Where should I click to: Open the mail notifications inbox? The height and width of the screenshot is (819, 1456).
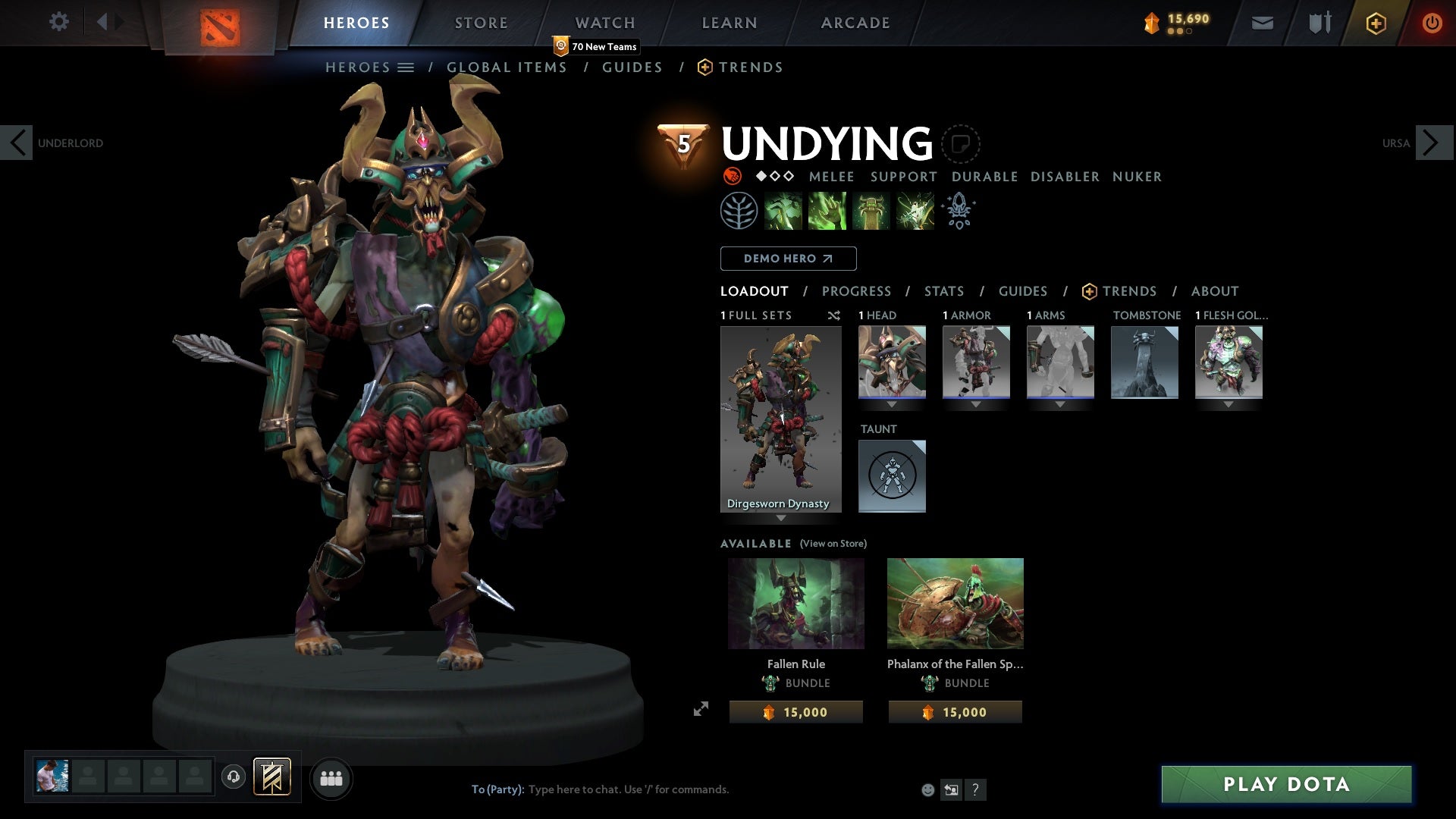[x=1262, y=23]
